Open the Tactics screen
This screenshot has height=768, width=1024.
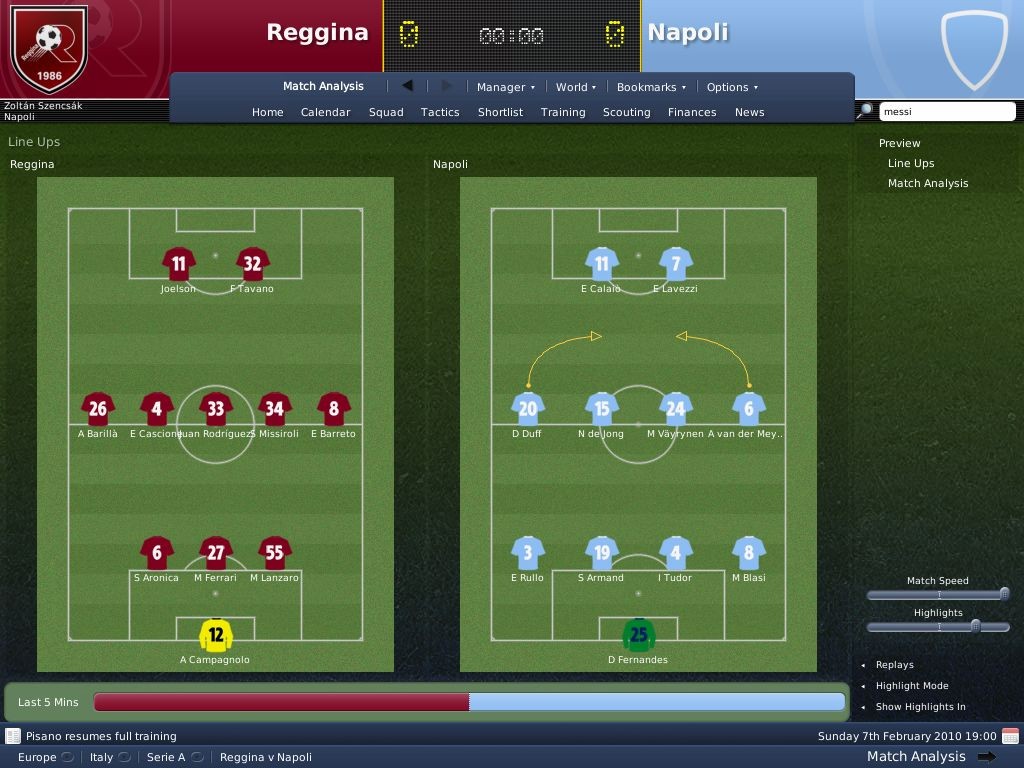pyautogui.click(x=440, y=112)
